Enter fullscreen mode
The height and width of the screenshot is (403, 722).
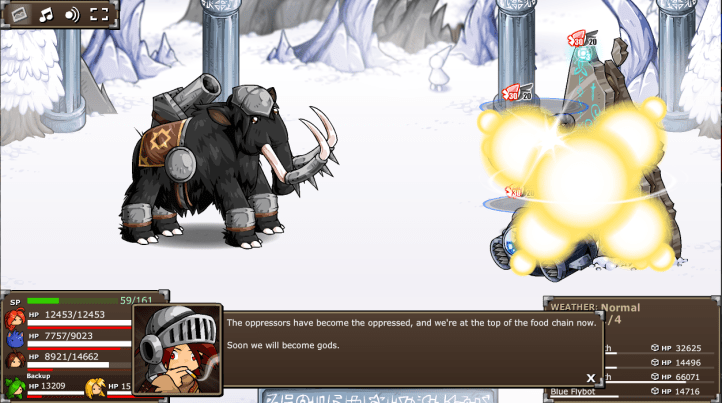(99, 14)
